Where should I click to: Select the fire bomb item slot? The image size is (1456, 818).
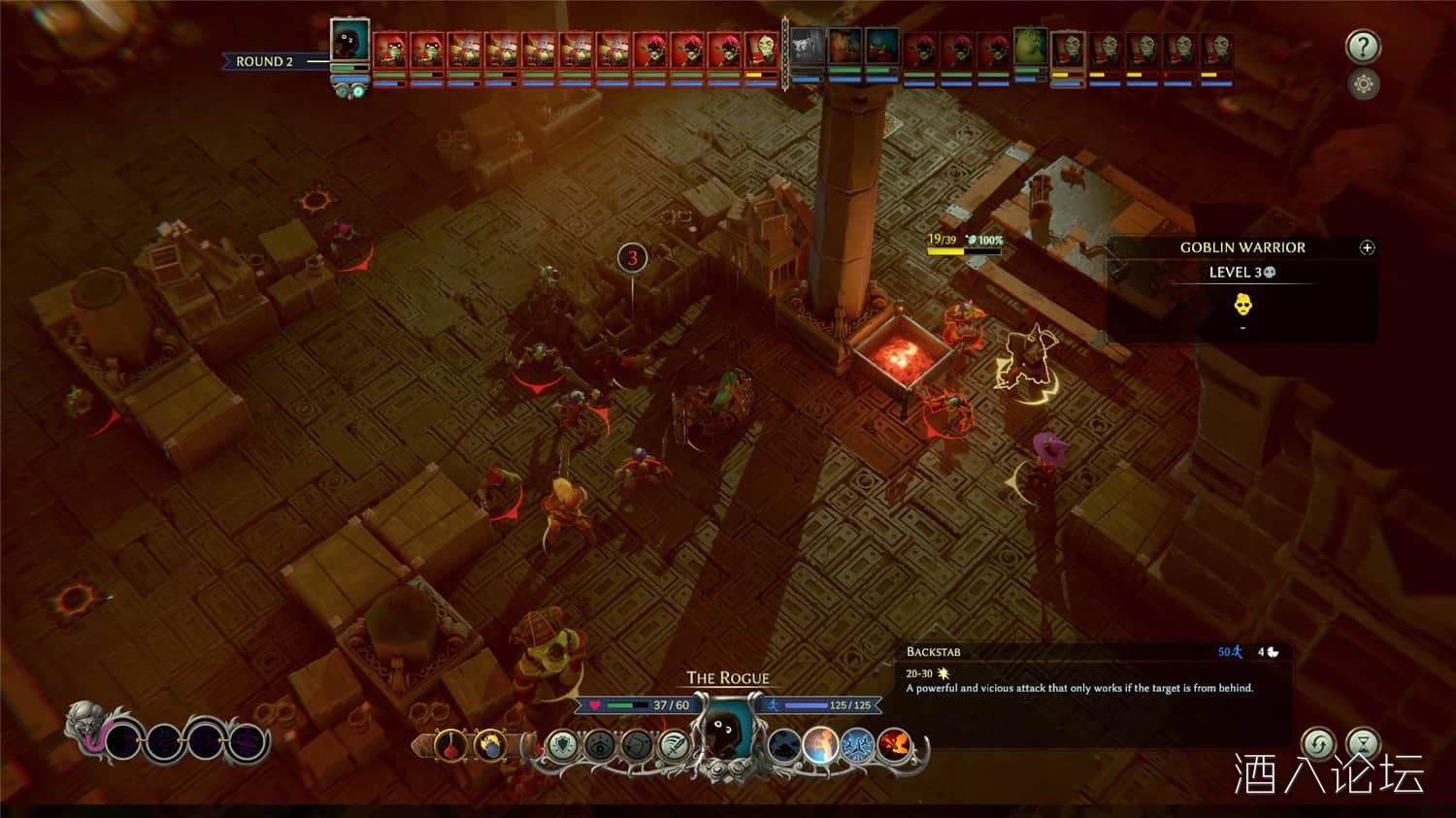[490, 746]
